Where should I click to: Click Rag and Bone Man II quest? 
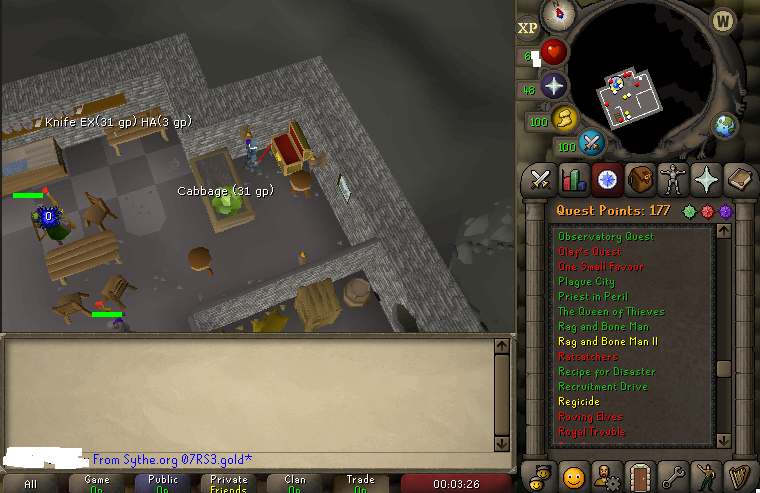tap(608, 342)
